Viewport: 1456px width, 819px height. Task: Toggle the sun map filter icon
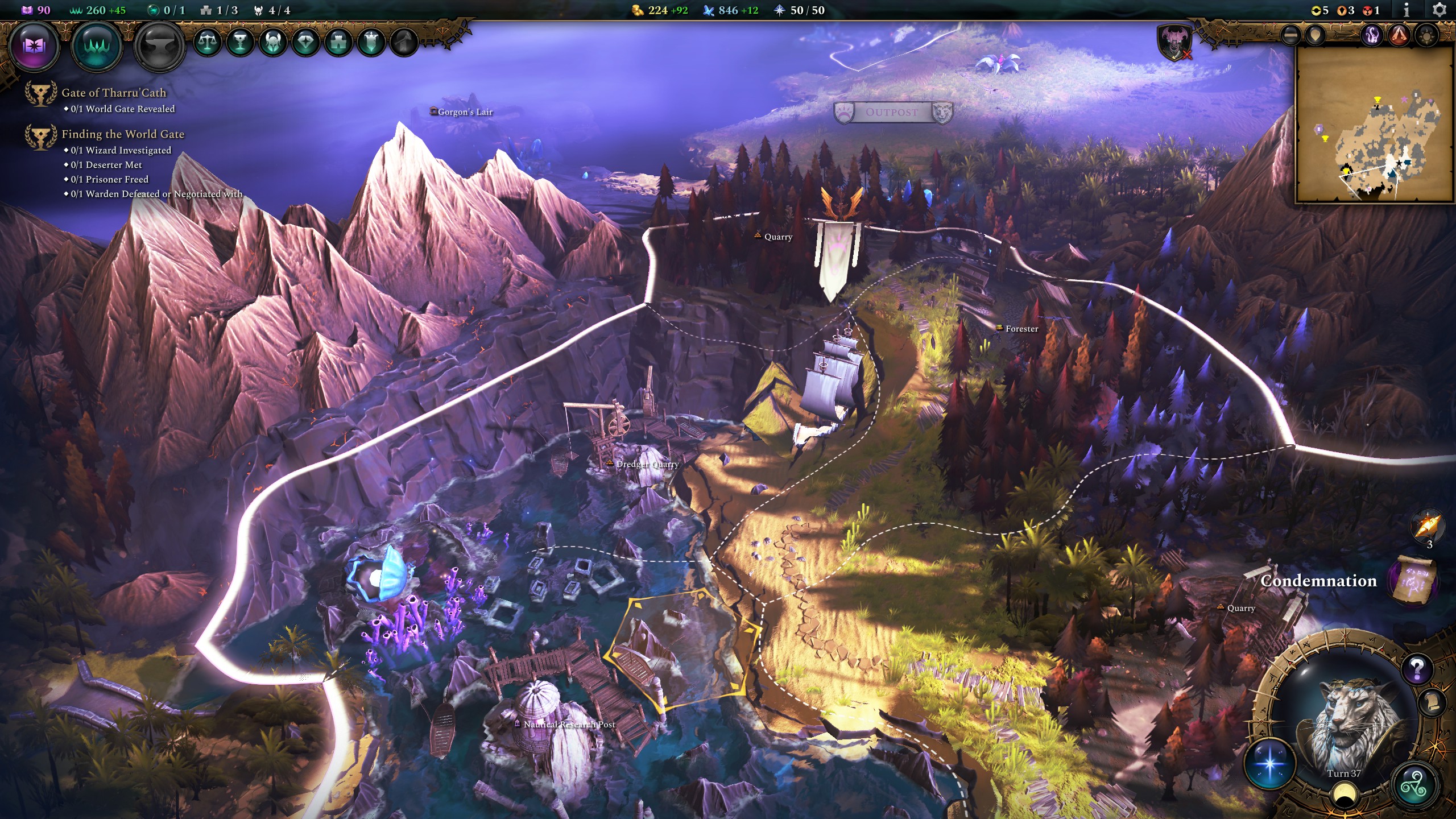tap(1426, 36)
